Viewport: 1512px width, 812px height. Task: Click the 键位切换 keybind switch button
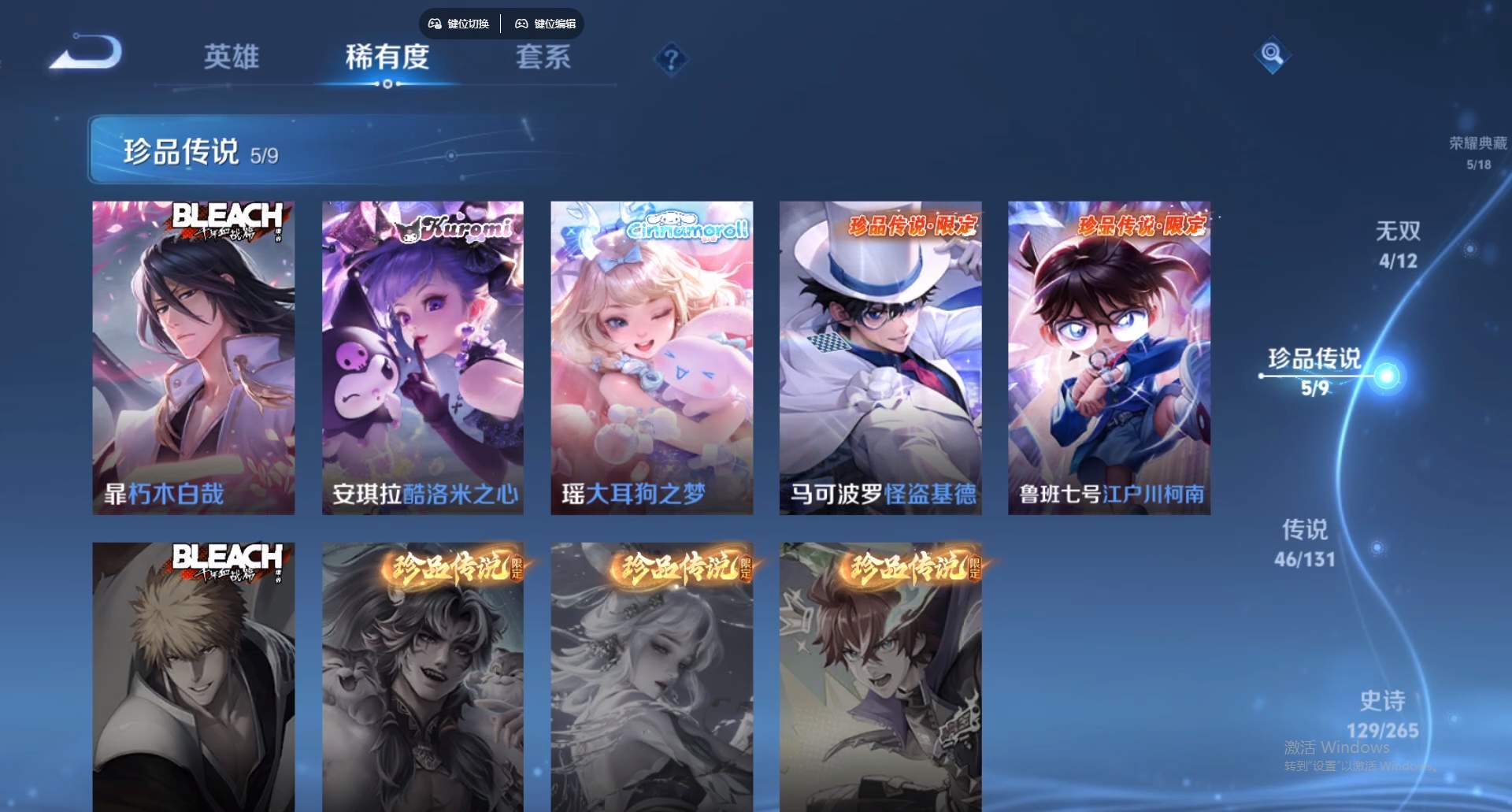pyautogui.click(x=466, y=24)
